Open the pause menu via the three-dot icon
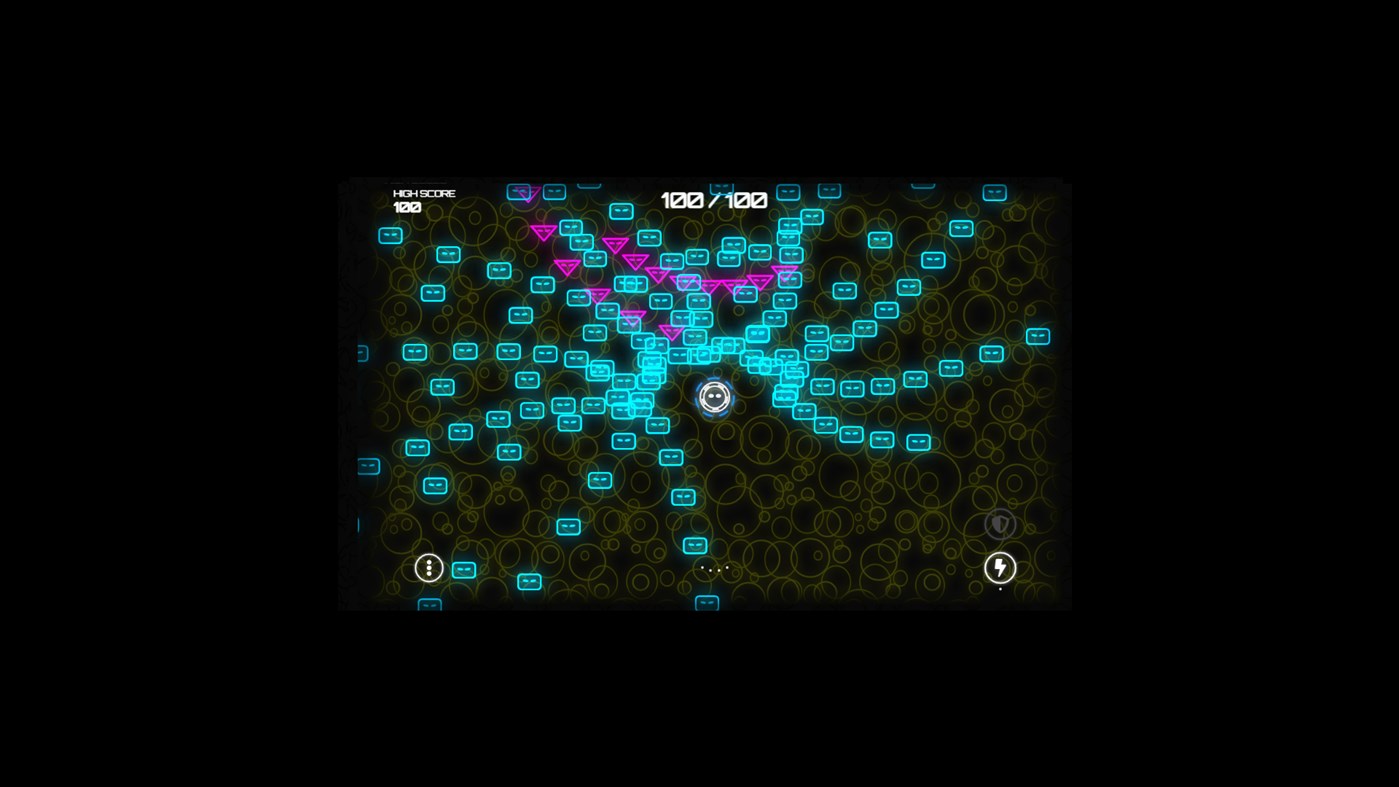 428,568
